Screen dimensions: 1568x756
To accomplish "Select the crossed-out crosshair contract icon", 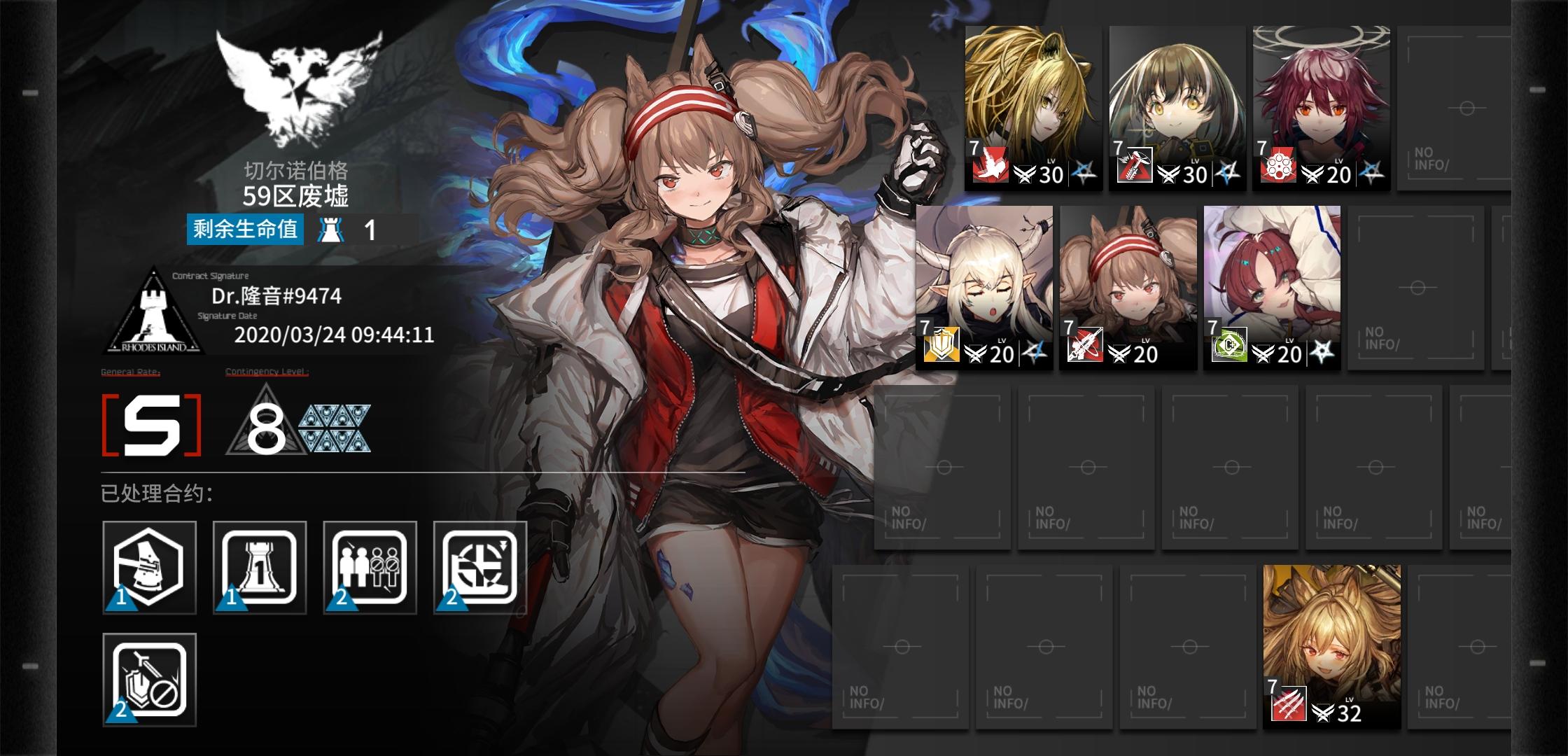I will click(479, 567).
